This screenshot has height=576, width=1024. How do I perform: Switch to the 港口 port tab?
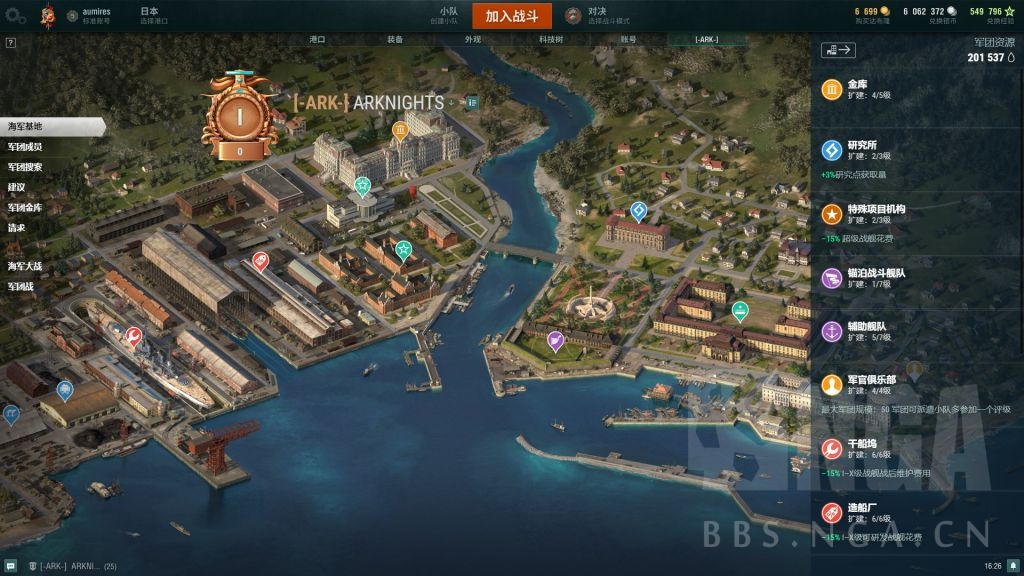click(317, 39)
